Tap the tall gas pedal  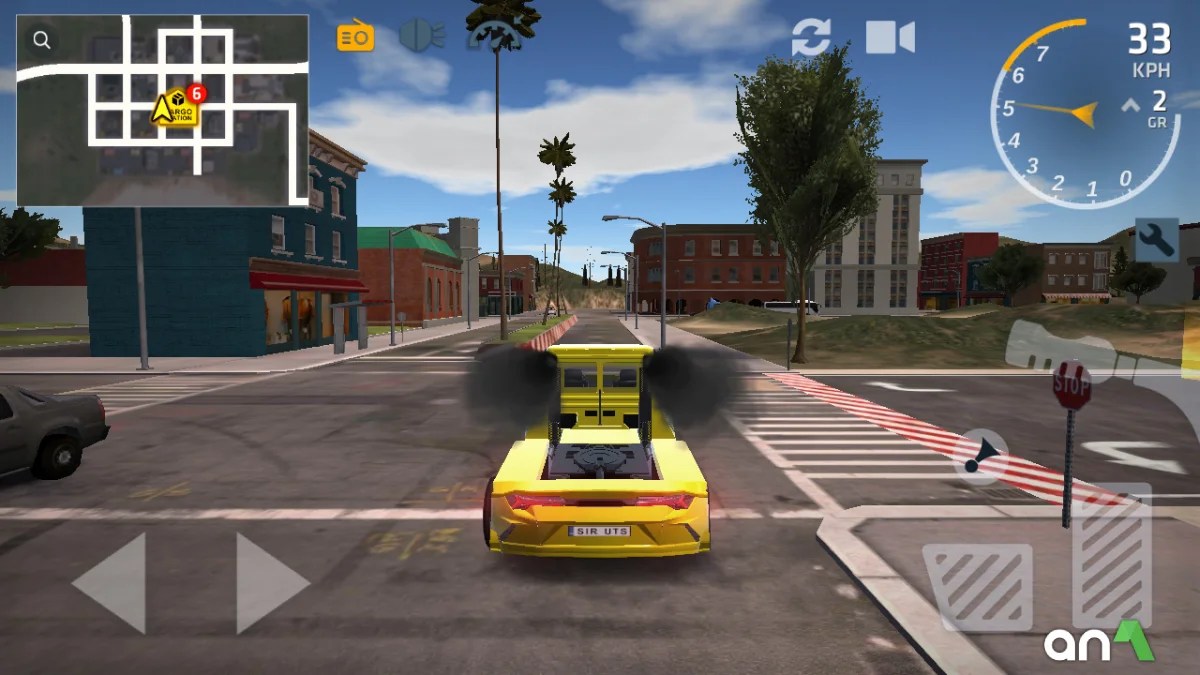tap(1111, 556)
